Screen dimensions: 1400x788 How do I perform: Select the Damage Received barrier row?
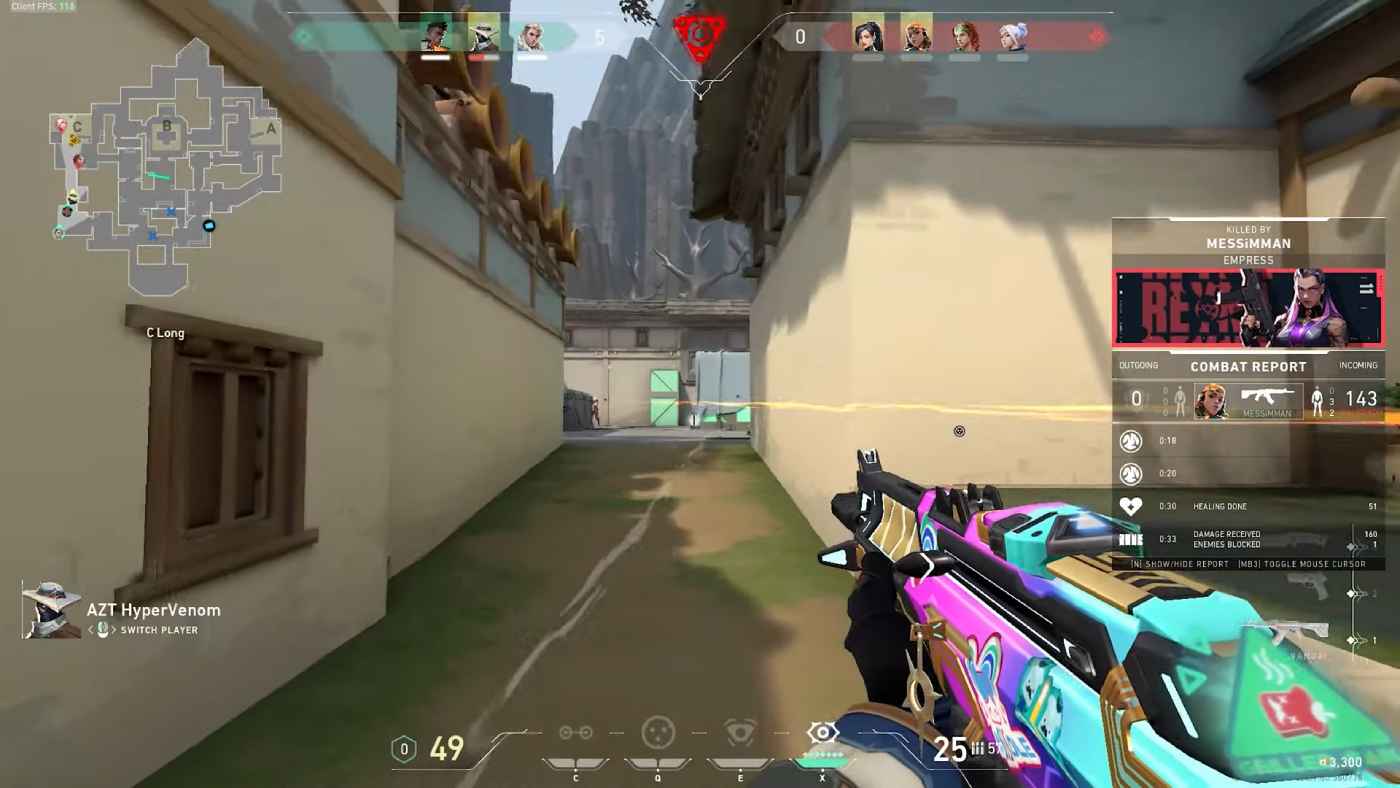1248,540
